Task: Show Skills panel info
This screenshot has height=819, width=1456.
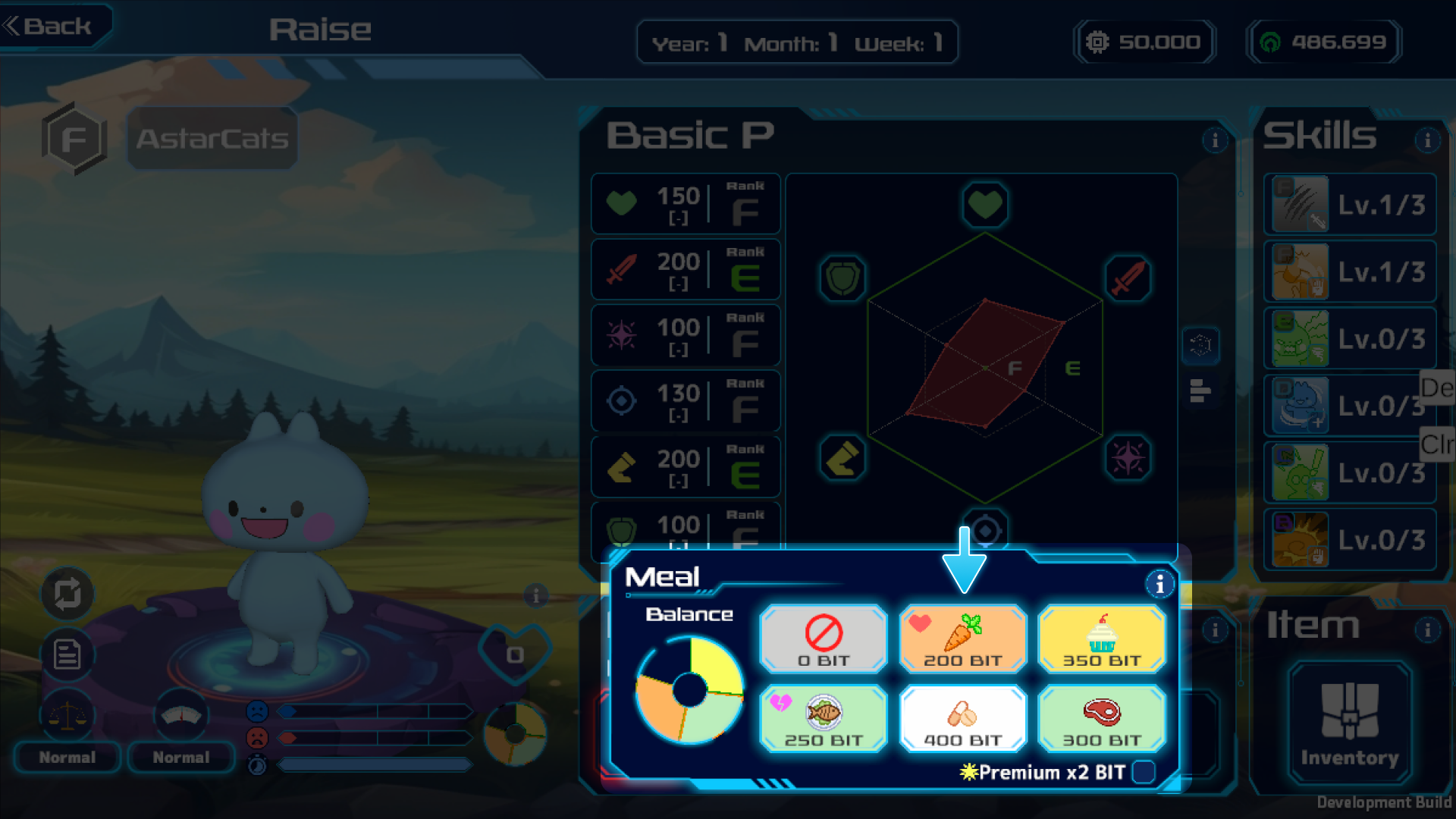Action: 1427,140
